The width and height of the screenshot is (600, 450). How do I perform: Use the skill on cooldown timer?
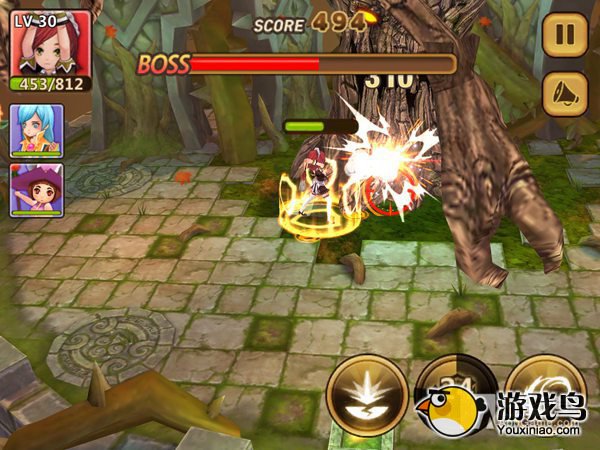coord(452,385)
